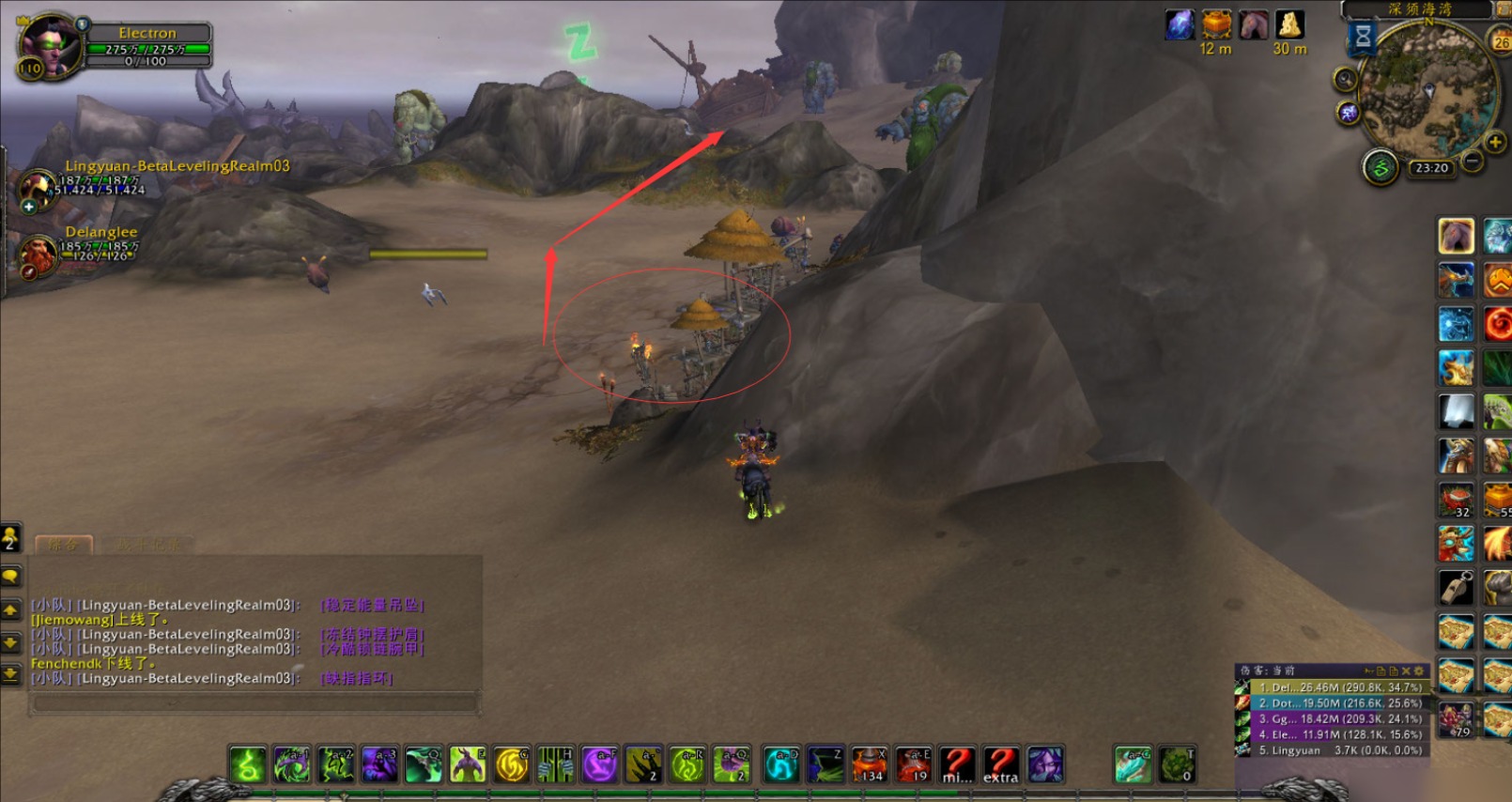Click the blue crystal buff icon
Screen dimensions: 1512x802
pyautogui.click(x=1180, y=24)
